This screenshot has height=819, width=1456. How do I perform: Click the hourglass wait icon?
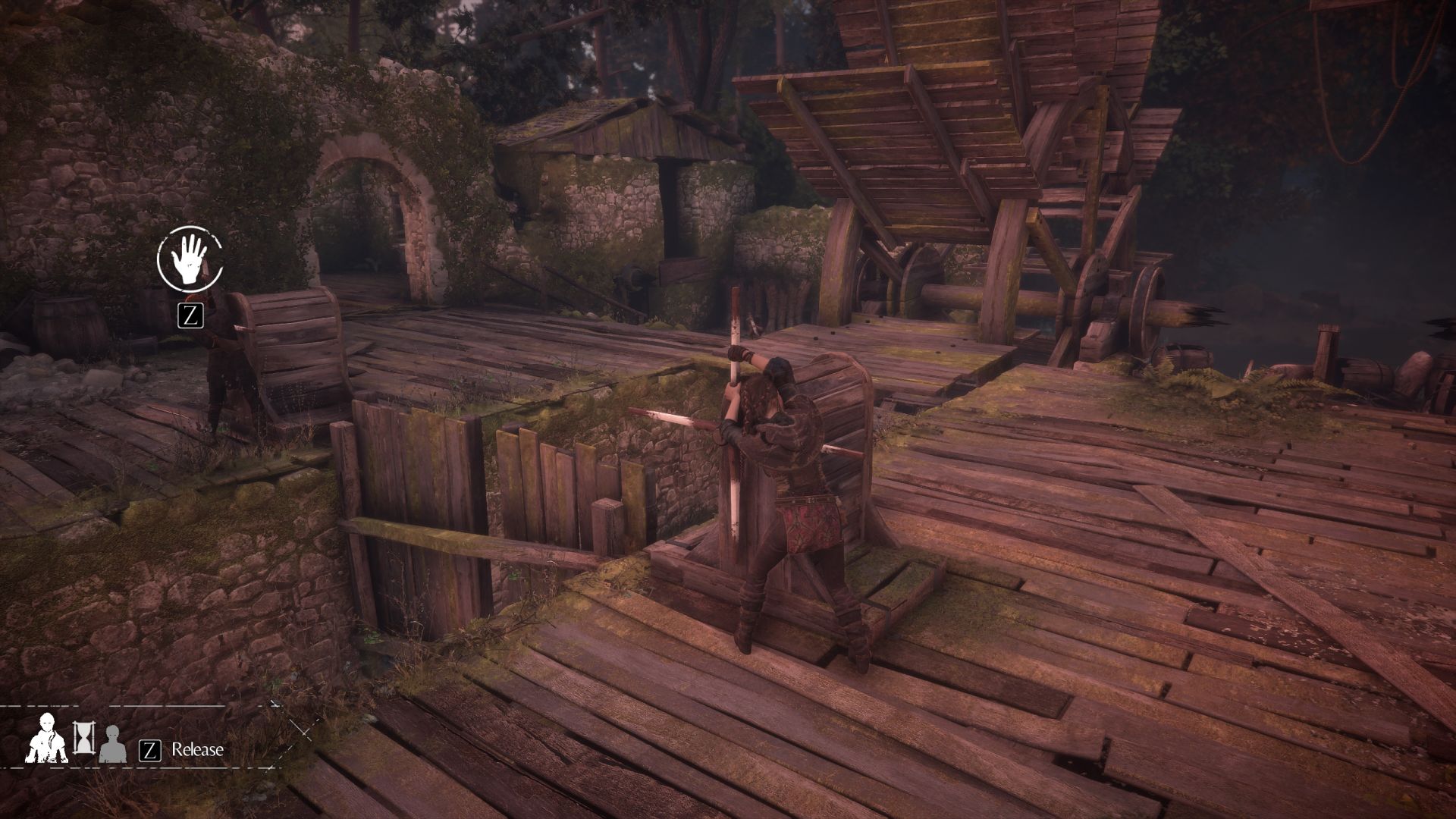pos(83,738)
